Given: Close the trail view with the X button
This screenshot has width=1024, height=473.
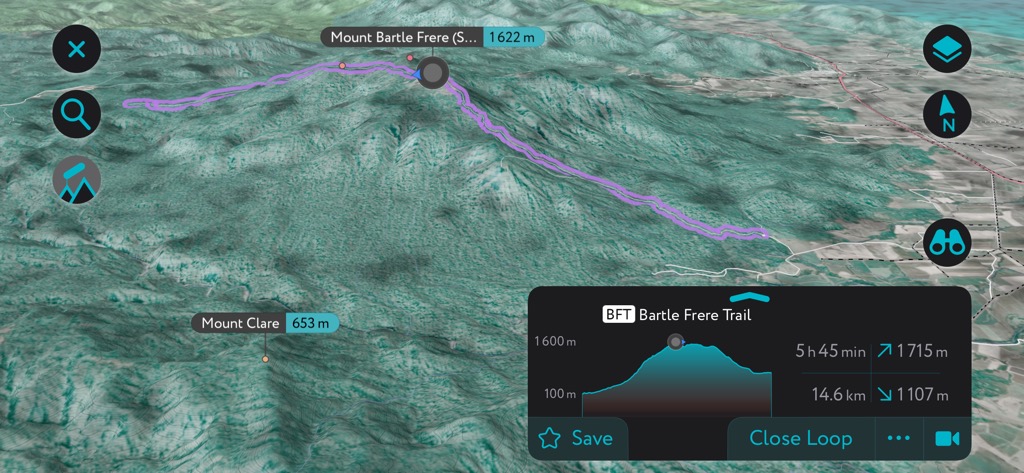Looking at the screenshot, I should pyautogui.click(x=77, y=48).
